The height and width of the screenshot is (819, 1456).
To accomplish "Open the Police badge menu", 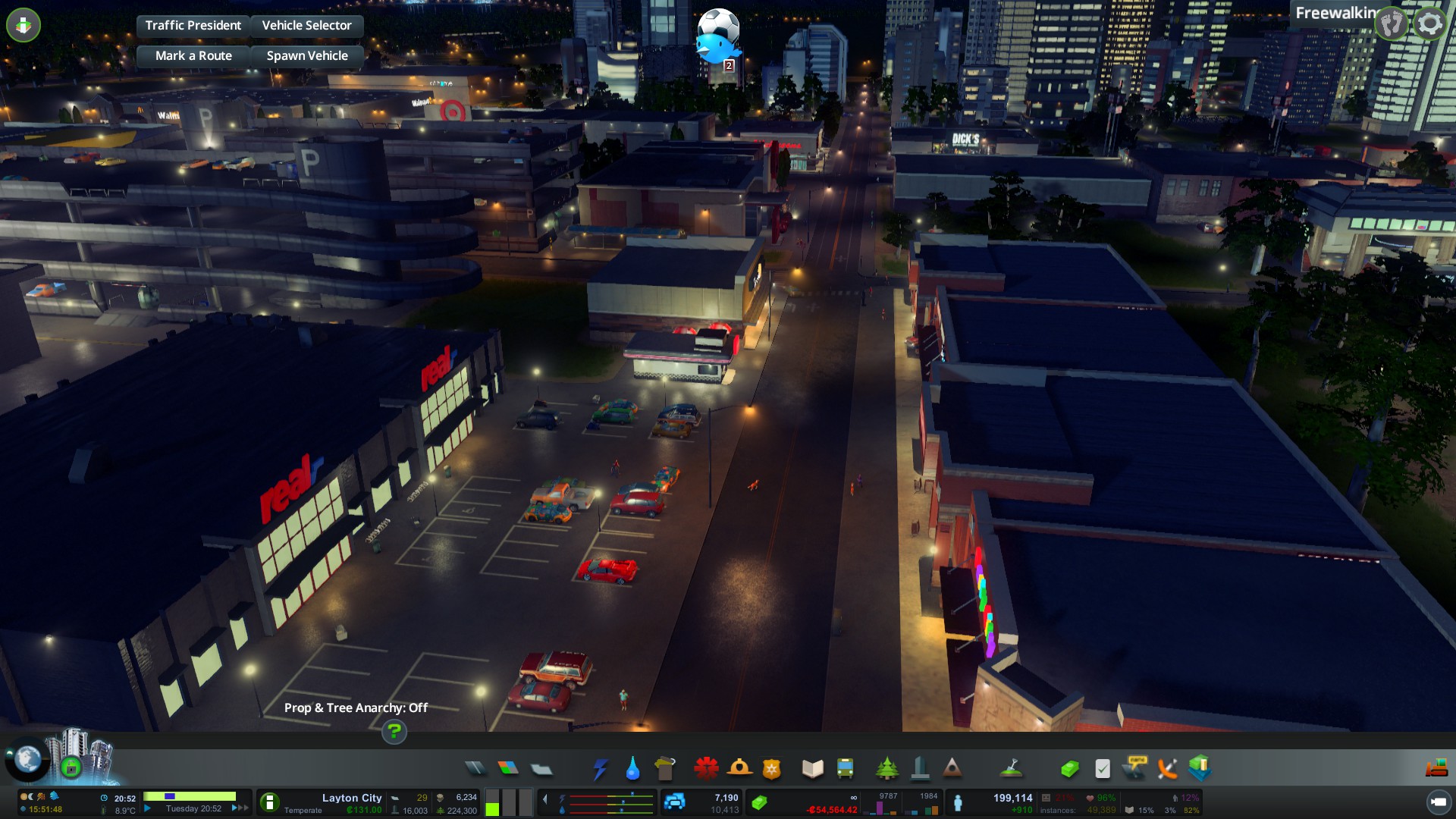I will (771, 769).
